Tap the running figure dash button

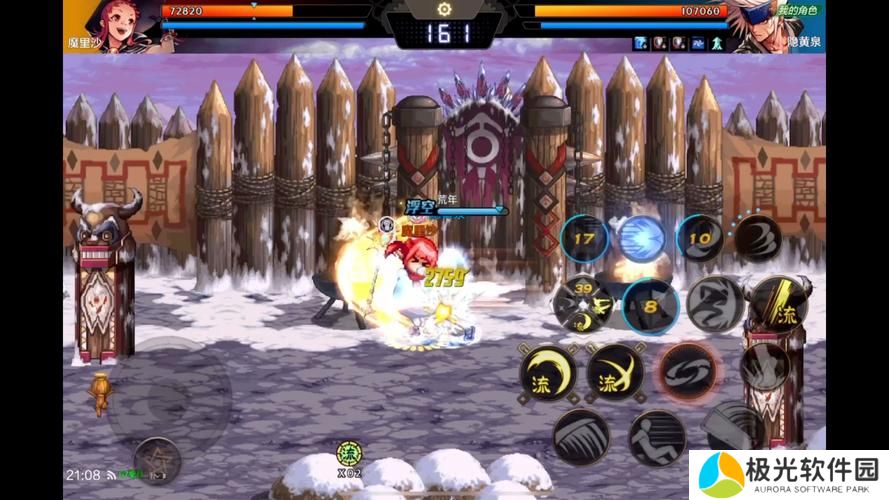point(656,437)
